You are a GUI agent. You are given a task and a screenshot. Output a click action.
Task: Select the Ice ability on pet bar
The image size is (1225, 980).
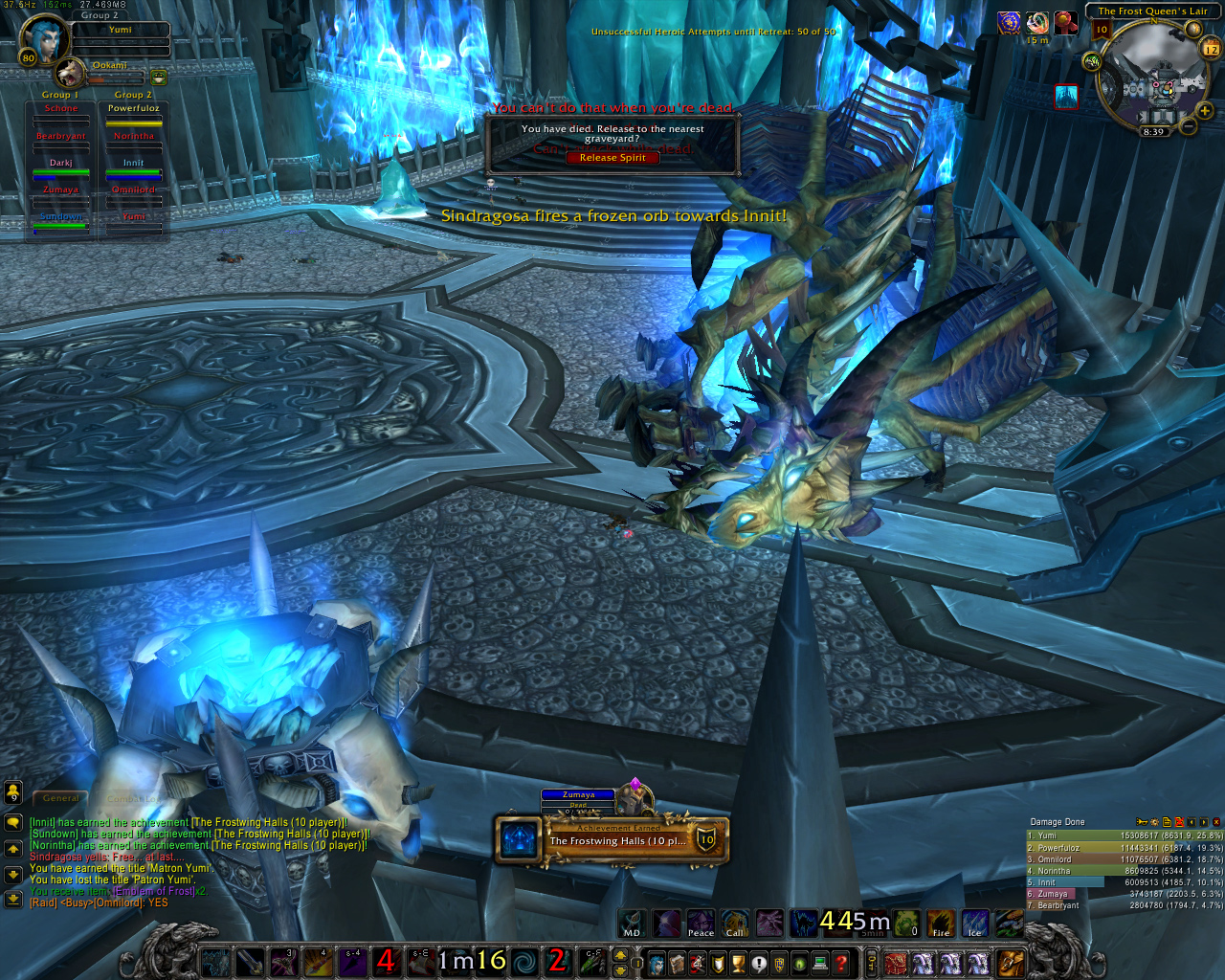click(x=975, y=924)
